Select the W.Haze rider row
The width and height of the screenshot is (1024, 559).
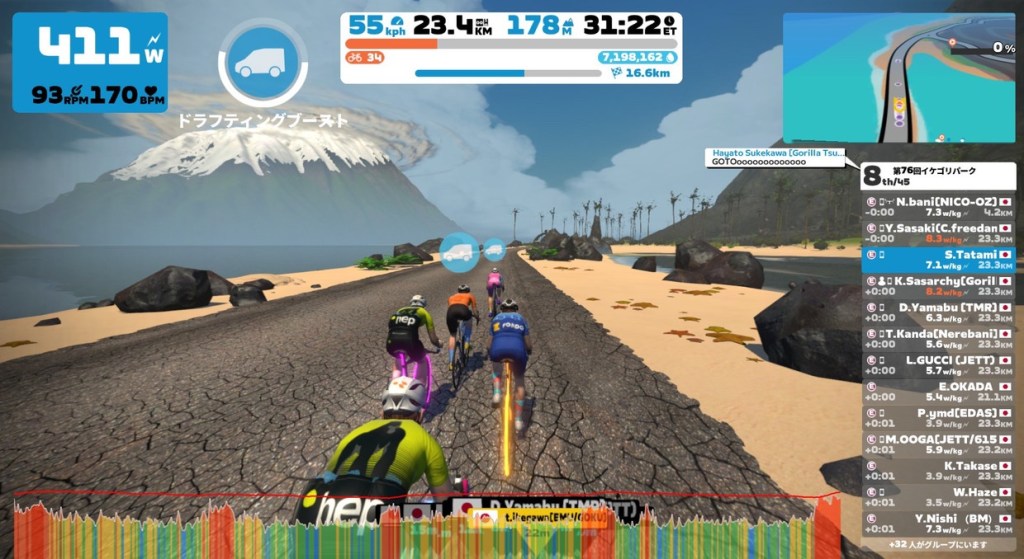click(938, 497)
